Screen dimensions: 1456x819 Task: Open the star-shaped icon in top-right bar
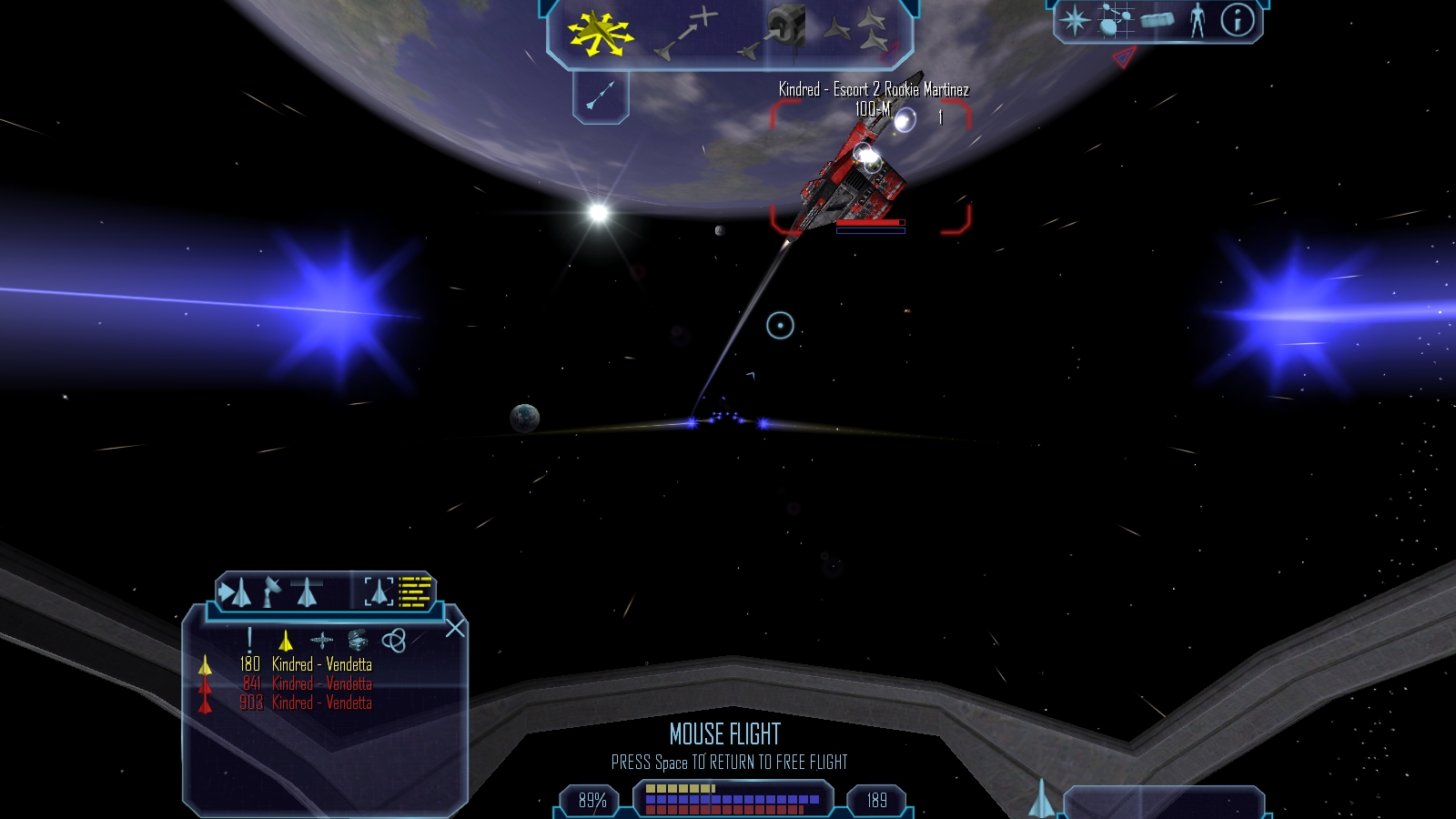click(1075, 20)
